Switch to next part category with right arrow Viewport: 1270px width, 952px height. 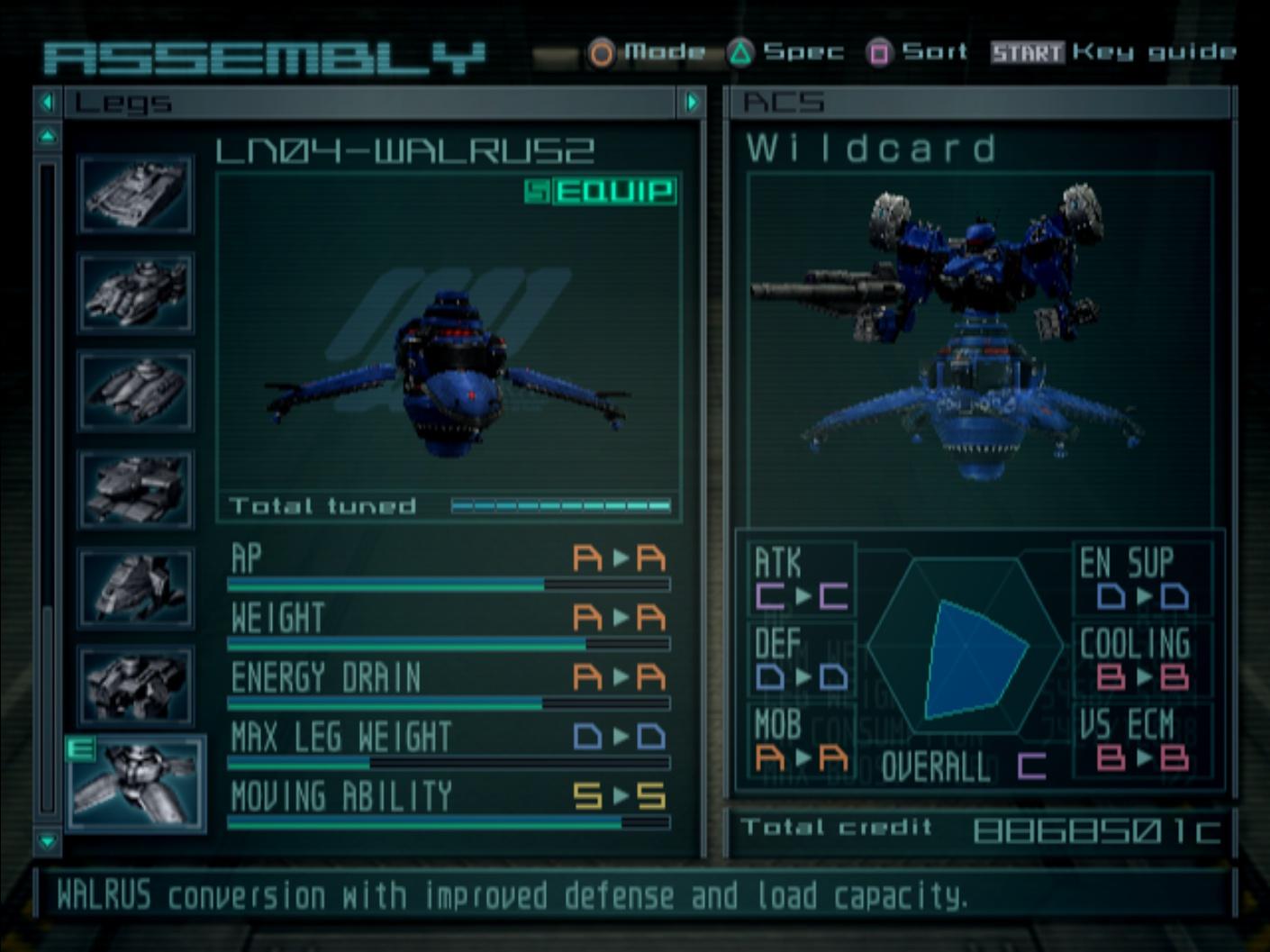pyautogui.click(x=692, y=103)
